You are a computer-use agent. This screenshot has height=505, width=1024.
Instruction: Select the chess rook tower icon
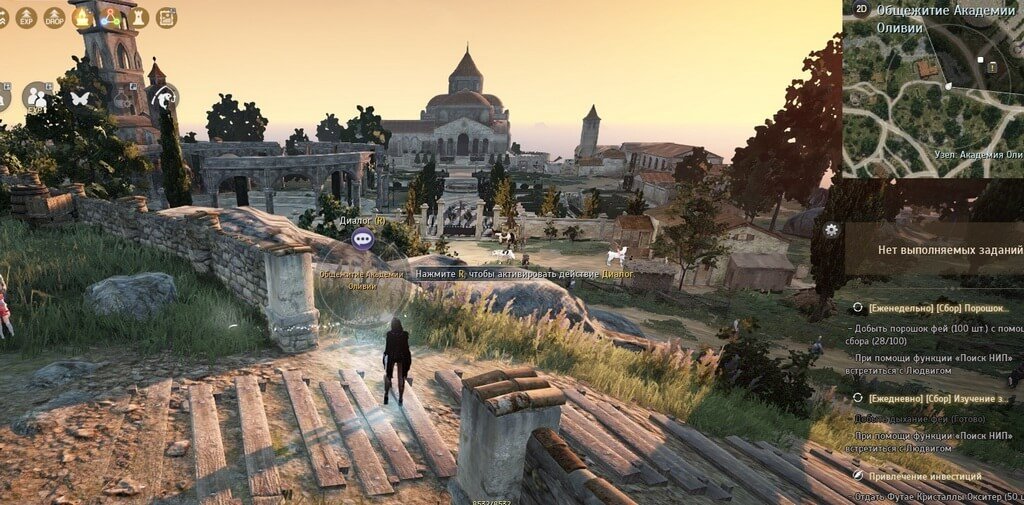(x=138, y=17)
